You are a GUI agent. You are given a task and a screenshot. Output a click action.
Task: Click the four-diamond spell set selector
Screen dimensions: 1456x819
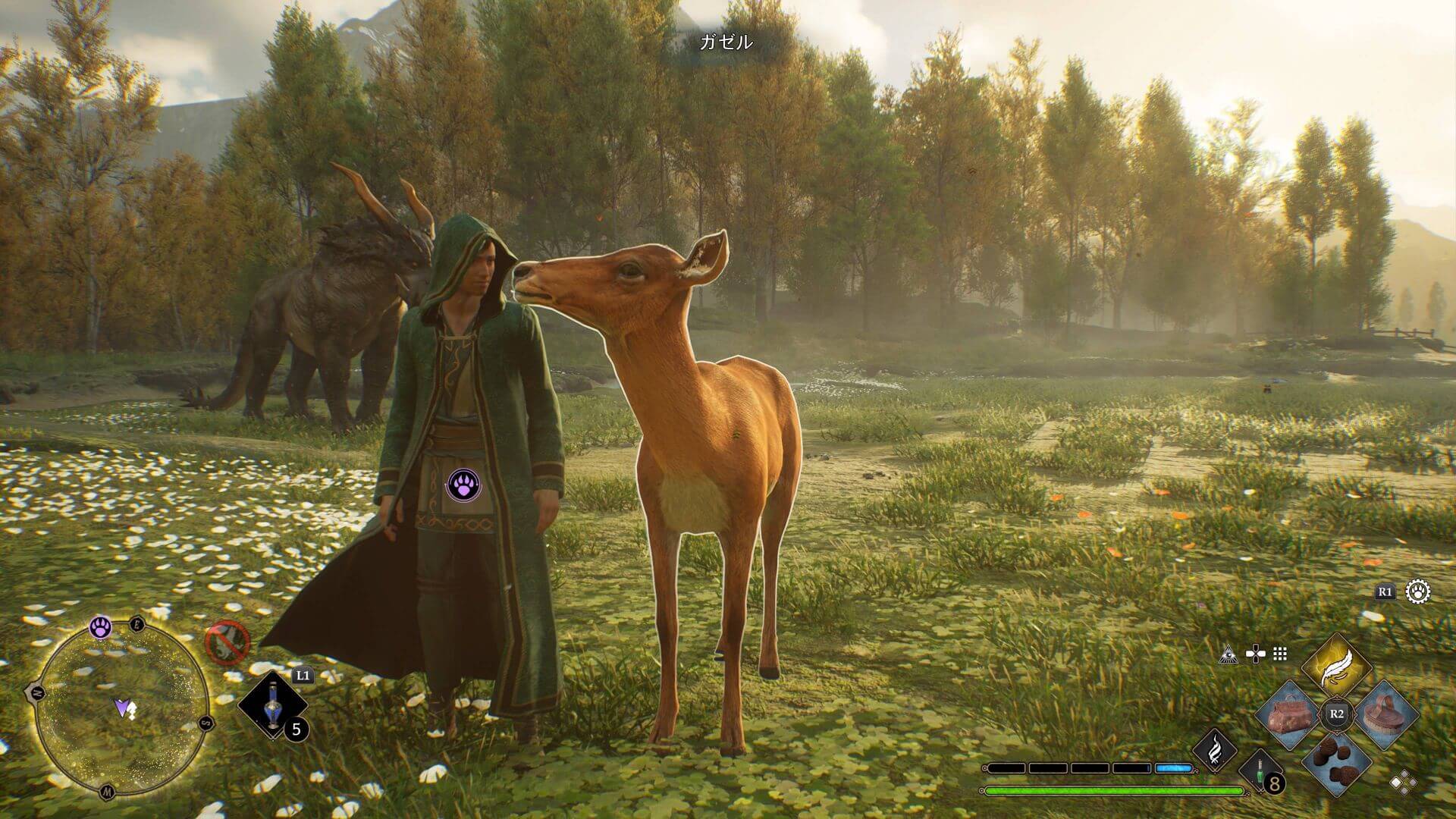click(1401, 780)
